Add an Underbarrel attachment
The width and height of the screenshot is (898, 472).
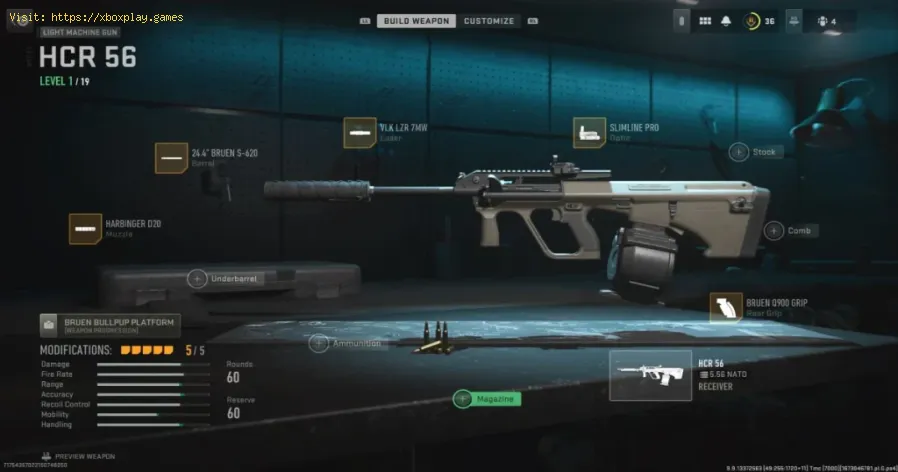pyautogui.click(x=197, y=279)
